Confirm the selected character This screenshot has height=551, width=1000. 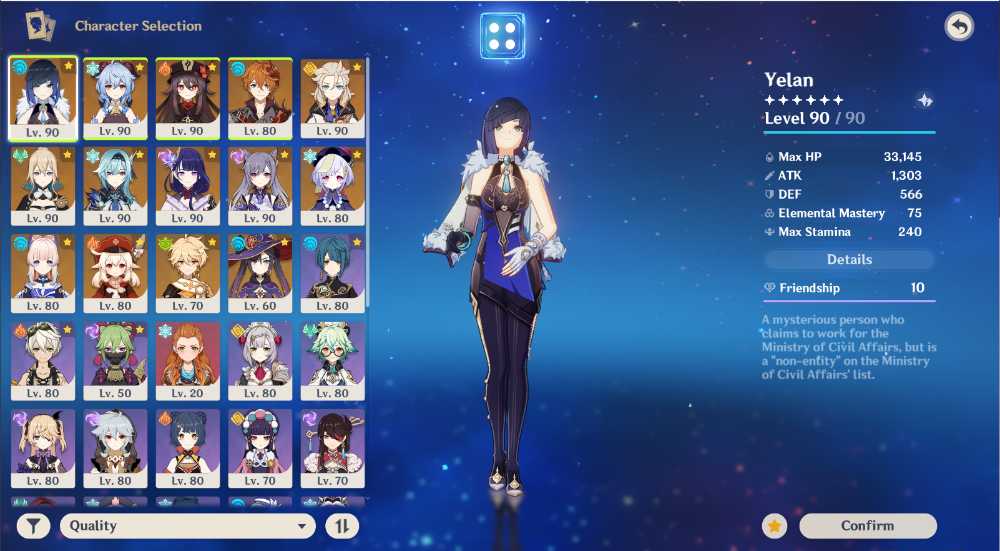coord(867,526)
